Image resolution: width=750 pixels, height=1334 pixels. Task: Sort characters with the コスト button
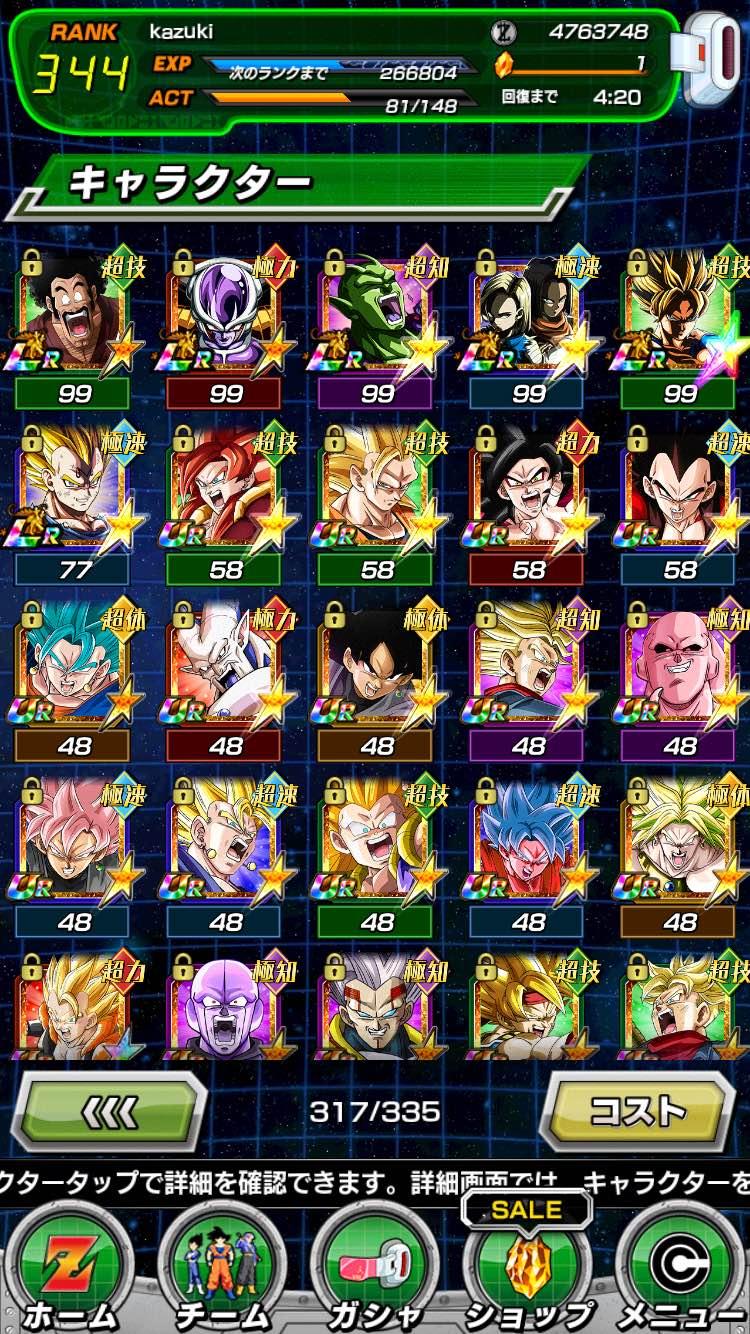639,1111
